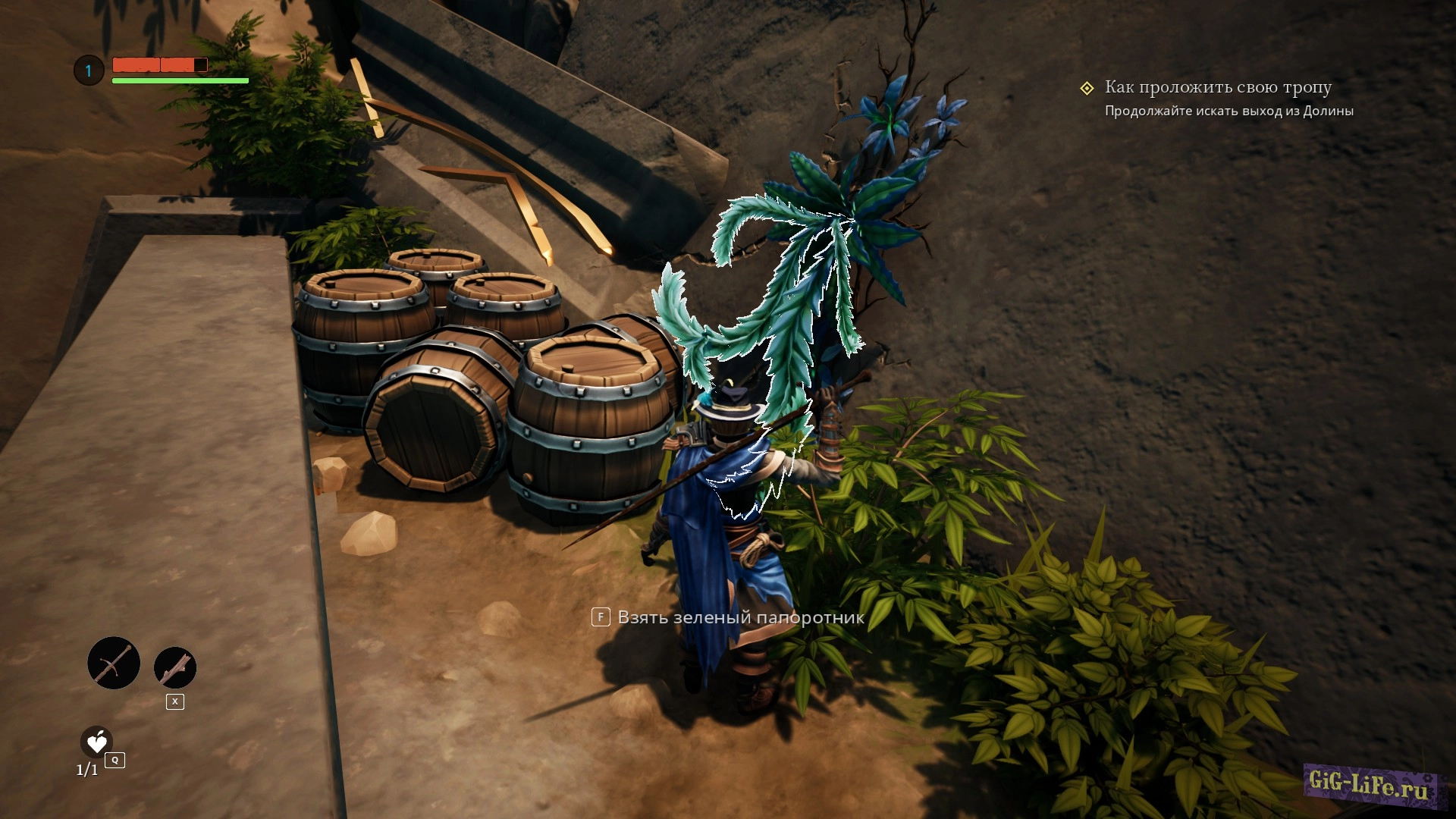
Task: Open the tracked quest "Как проложить свою тропу"
Action: click(1217, 88)
